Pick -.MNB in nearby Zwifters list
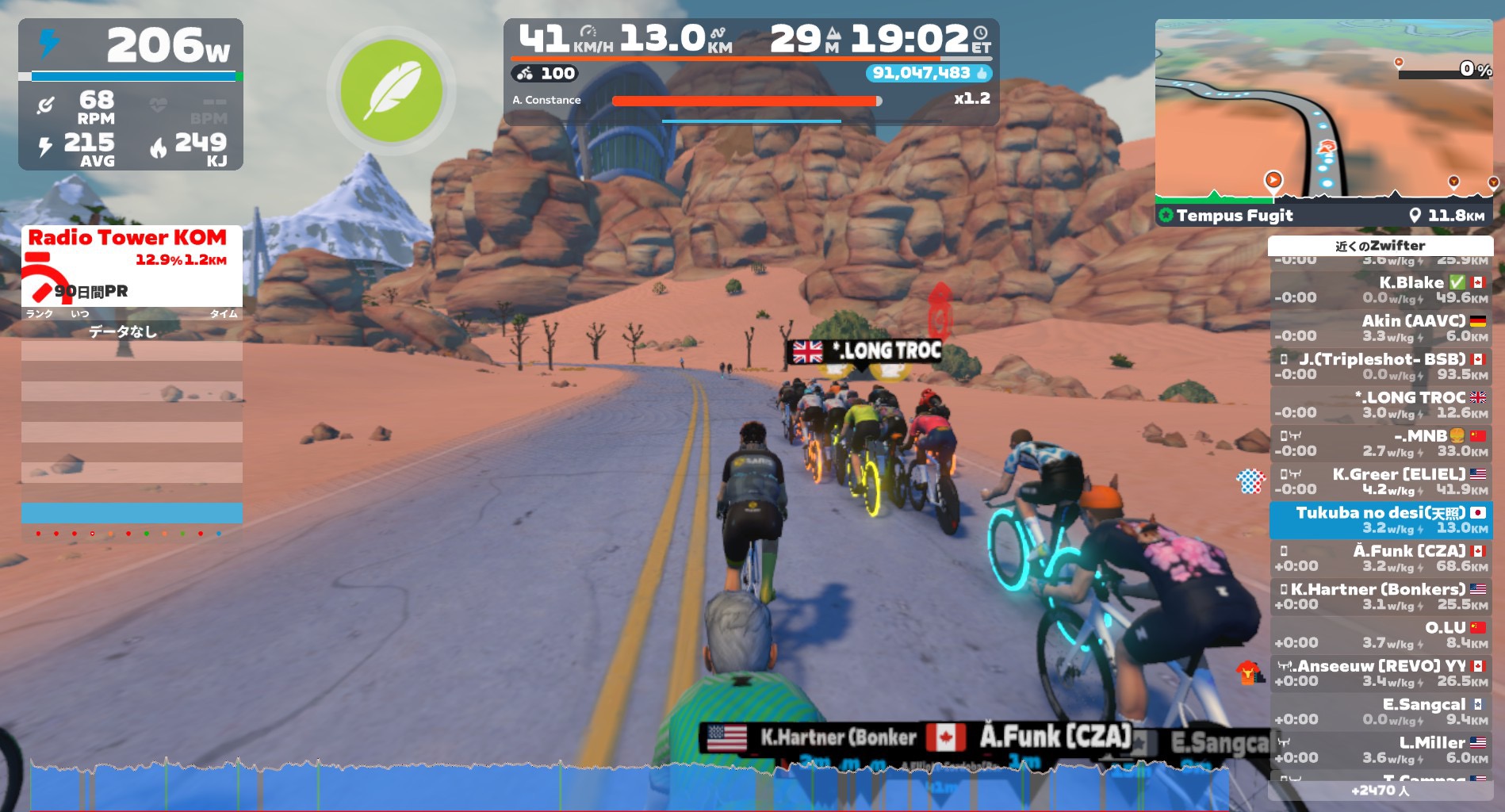The height and width of the screenshot is (812, 1505). point(1381,443)
